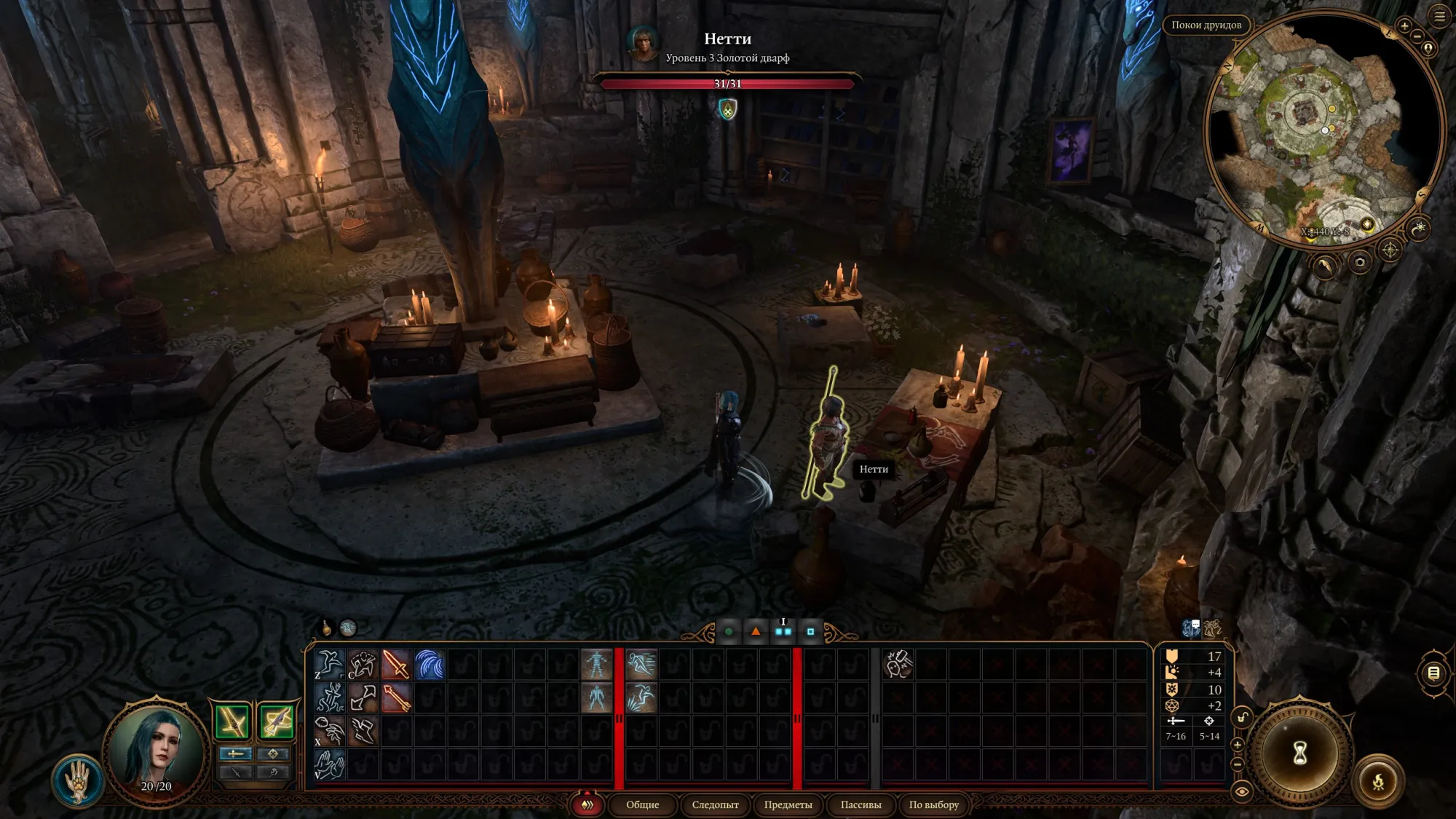
Task: Open the main menu hamburger button
Action: pyautogui.click(x=1439, y=16)
